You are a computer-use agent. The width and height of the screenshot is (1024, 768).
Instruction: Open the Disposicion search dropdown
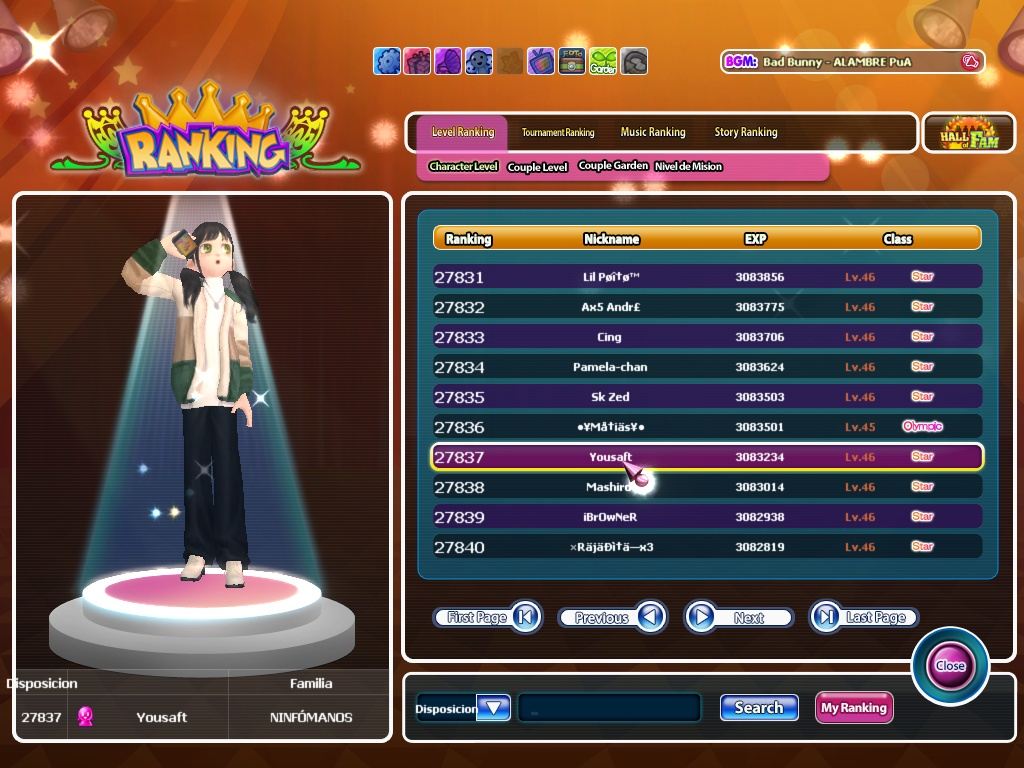coord(494,708)
